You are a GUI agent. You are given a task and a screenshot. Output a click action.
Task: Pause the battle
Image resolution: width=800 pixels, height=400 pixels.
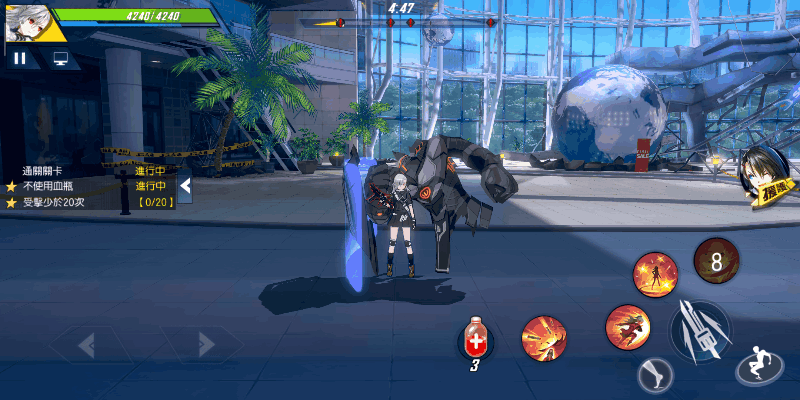(21, 58)
